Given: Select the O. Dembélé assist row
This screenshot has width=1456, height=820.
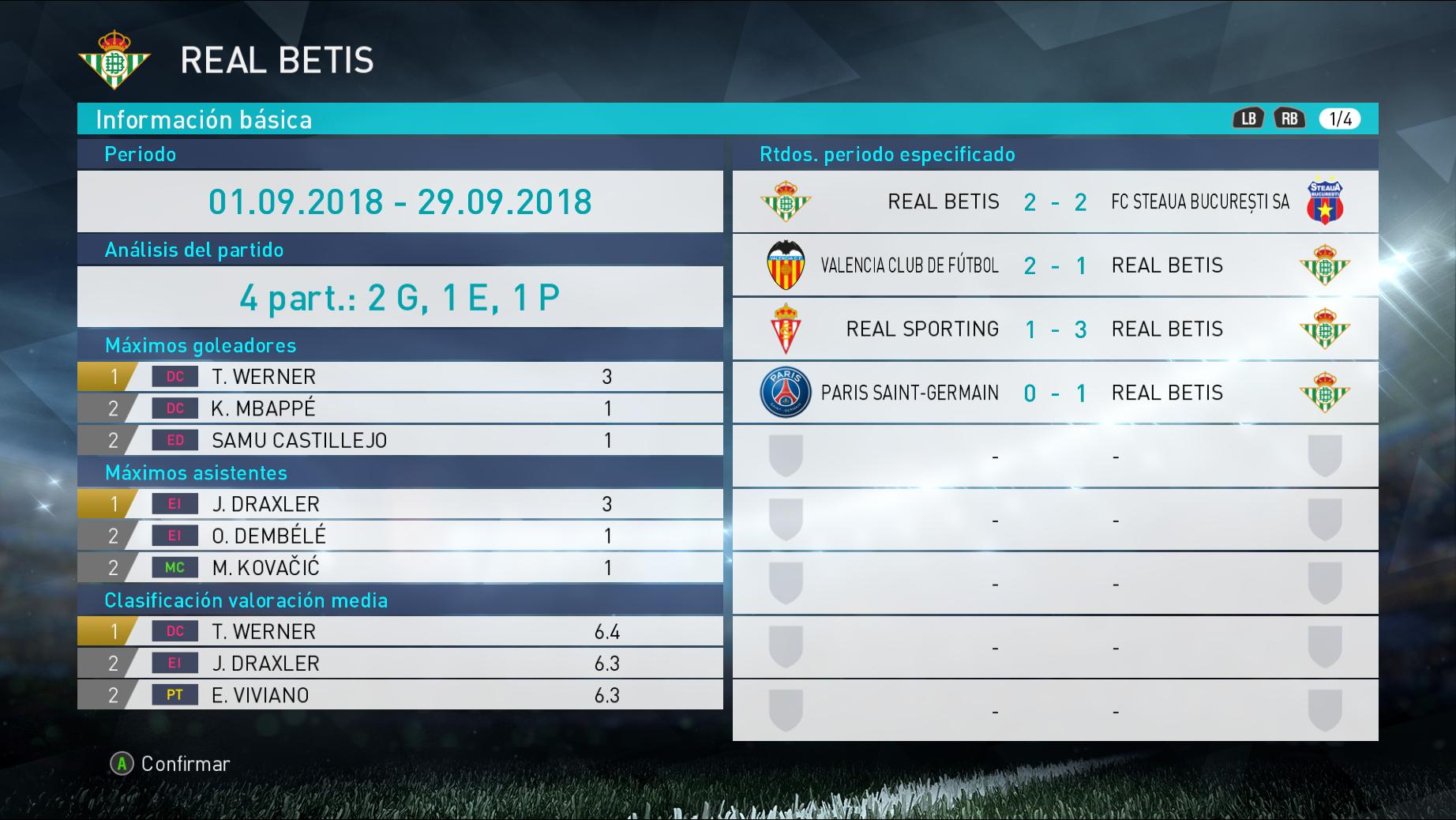Looking at the screenshot, I should (400, 536).
